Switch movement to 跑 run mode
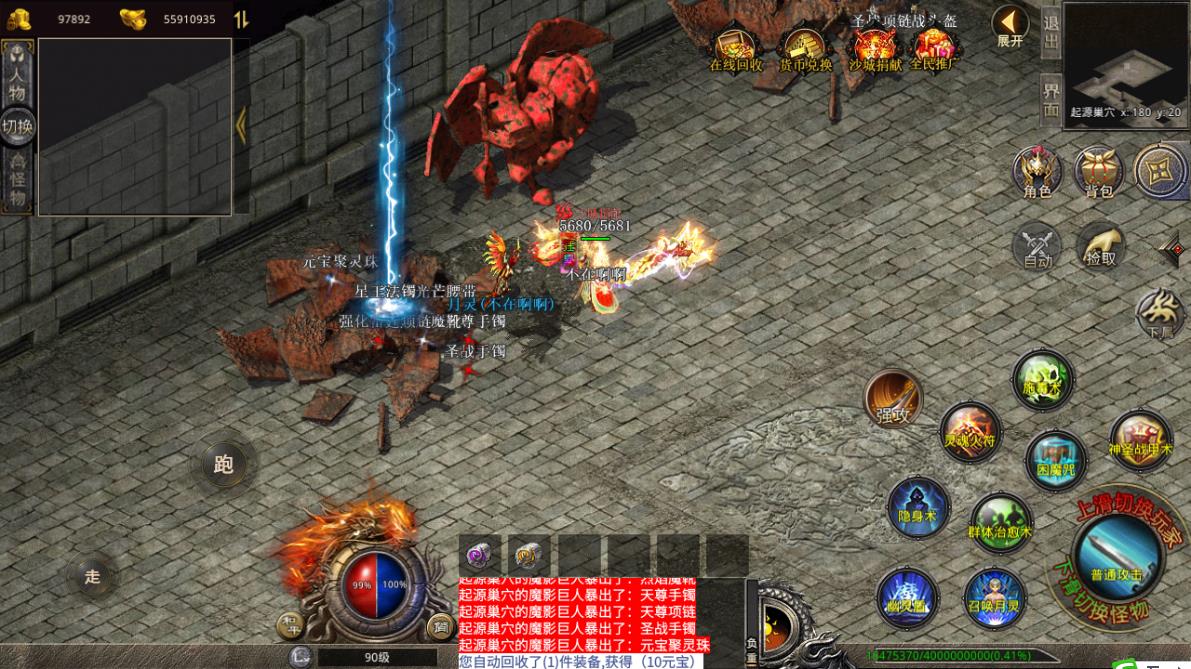Image resolution: width=1191 pixels, height=669 pixels. pos(223,464)
